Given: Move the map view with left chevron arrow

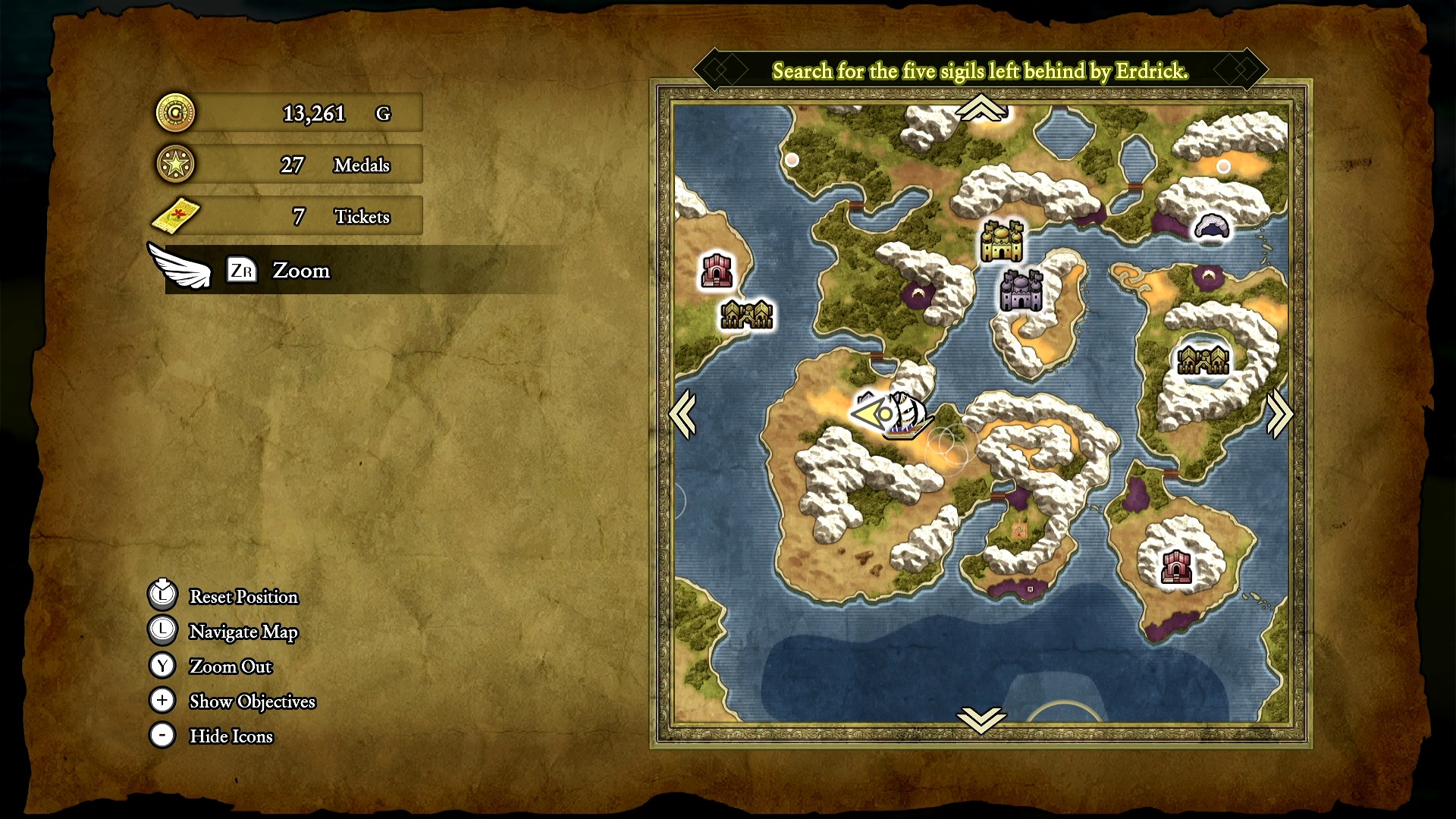Looking at the screenshot, I should 682,414.
